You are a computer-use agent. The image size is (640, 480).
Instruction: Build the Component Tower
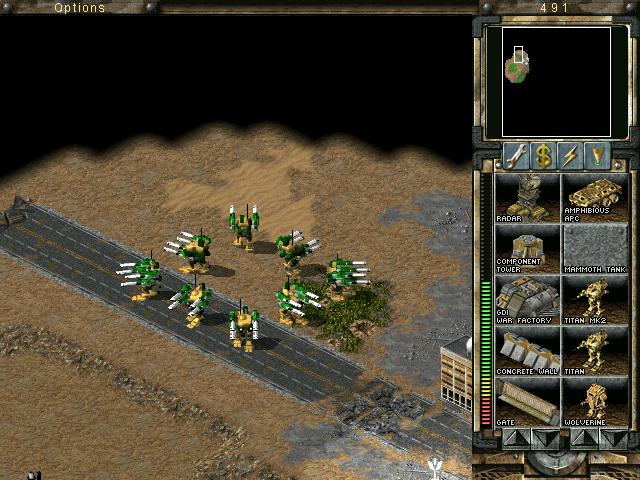click(526, 248)
